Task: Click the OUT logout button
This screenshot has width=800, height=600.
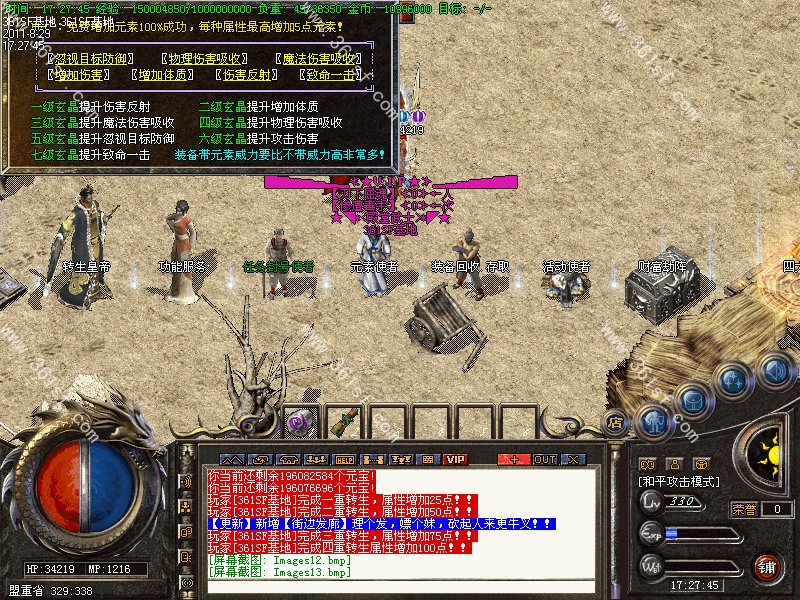Action: pos(545,459)
